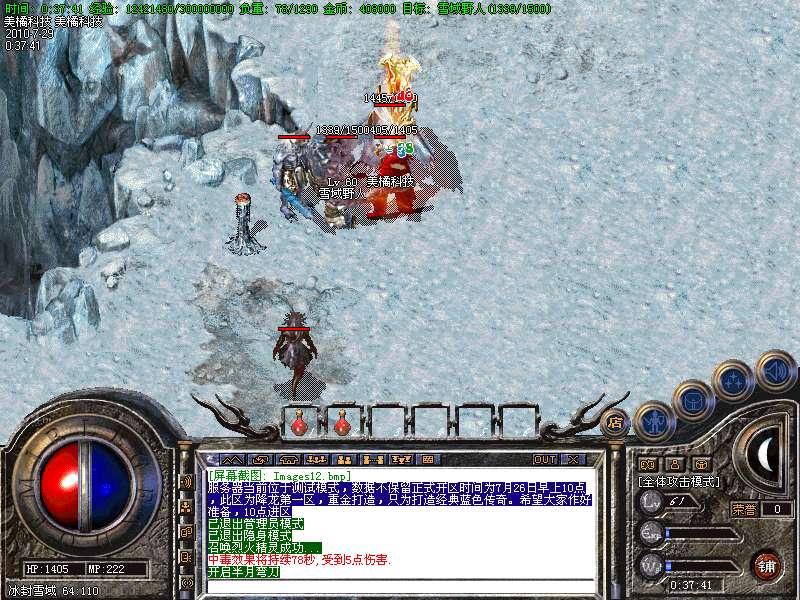Open the character equipment round button
Image resolution: width=800 pixels, height=600 pixels.
(654, 420)
